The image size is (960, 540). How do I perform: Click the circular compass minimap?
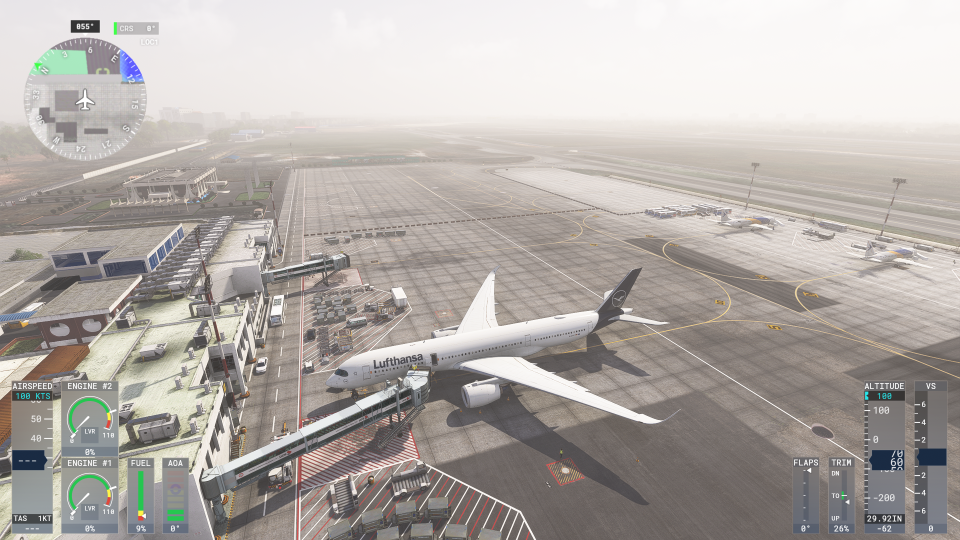point(85,99)
